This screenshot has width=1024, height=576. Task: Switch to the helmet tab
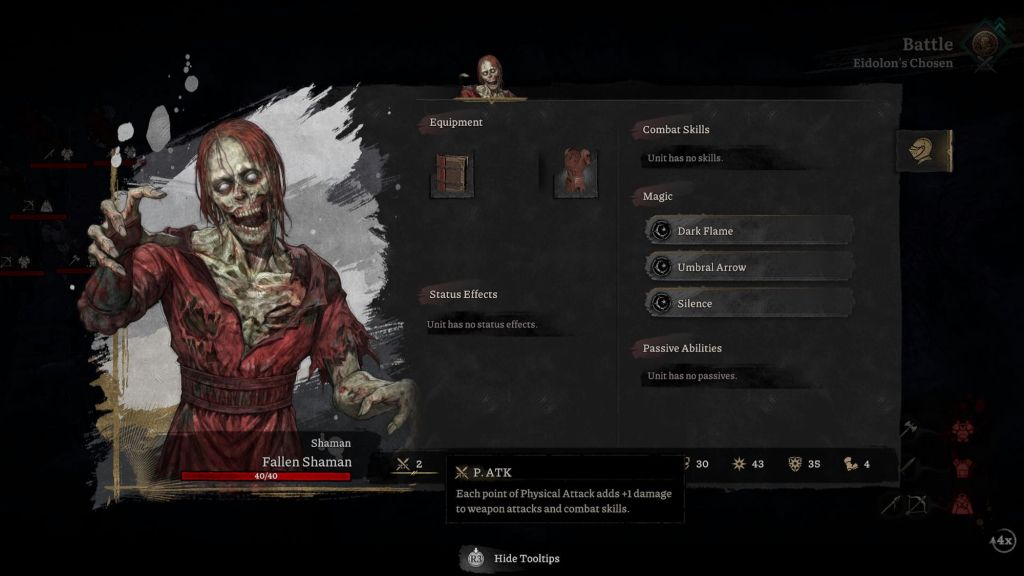[922, 151]
